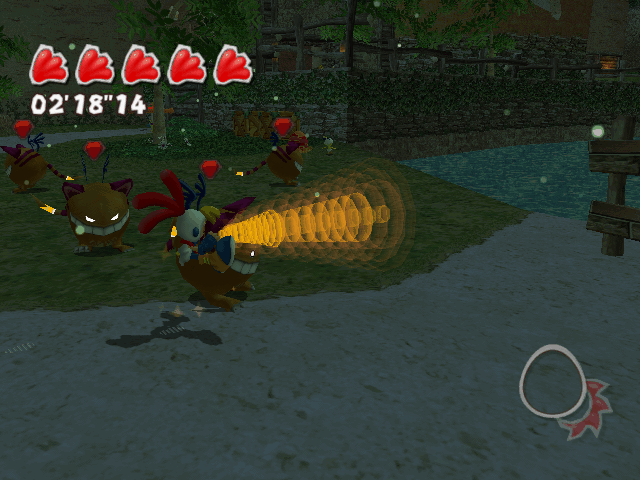Click the egg outline gauge icon
The image size is (640, 480).
point(552,380)
